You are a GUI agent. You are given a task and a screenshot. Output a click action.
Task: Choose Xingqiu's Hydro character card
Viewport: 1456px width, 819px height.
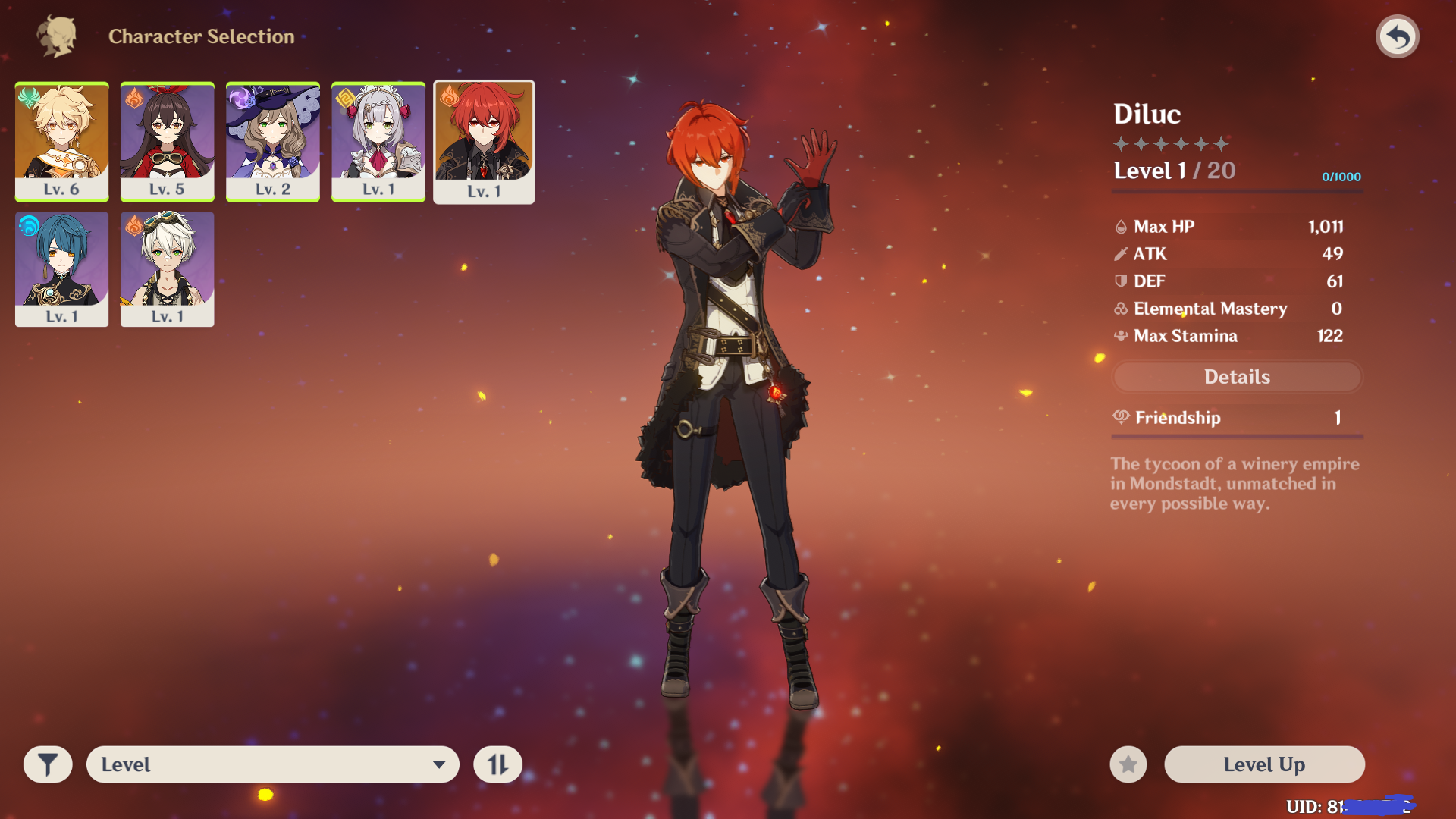[x=61, y=268]
